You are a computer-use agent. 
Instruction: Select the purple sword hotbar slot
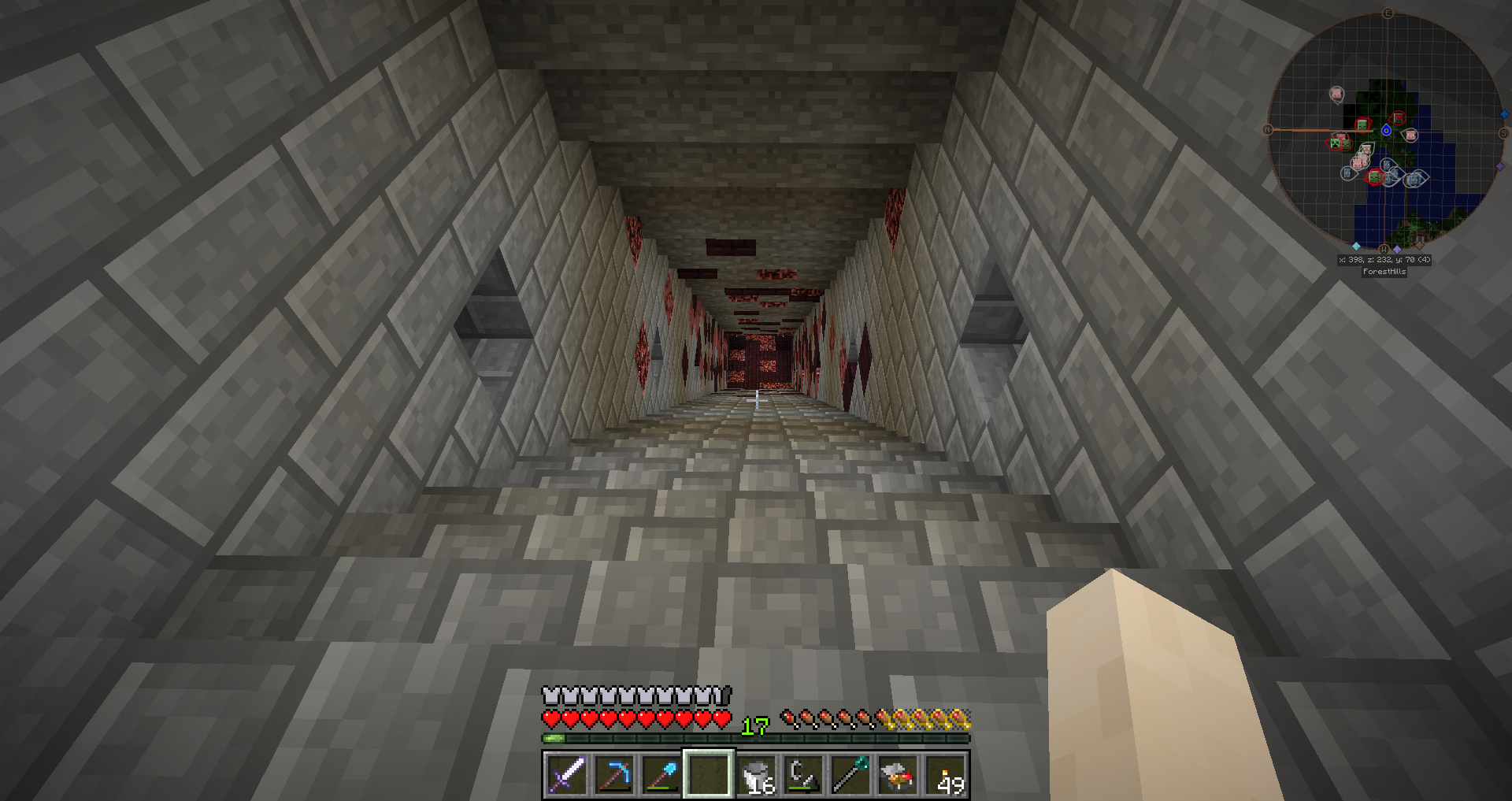pyautogui.click(x=567, y=774)
